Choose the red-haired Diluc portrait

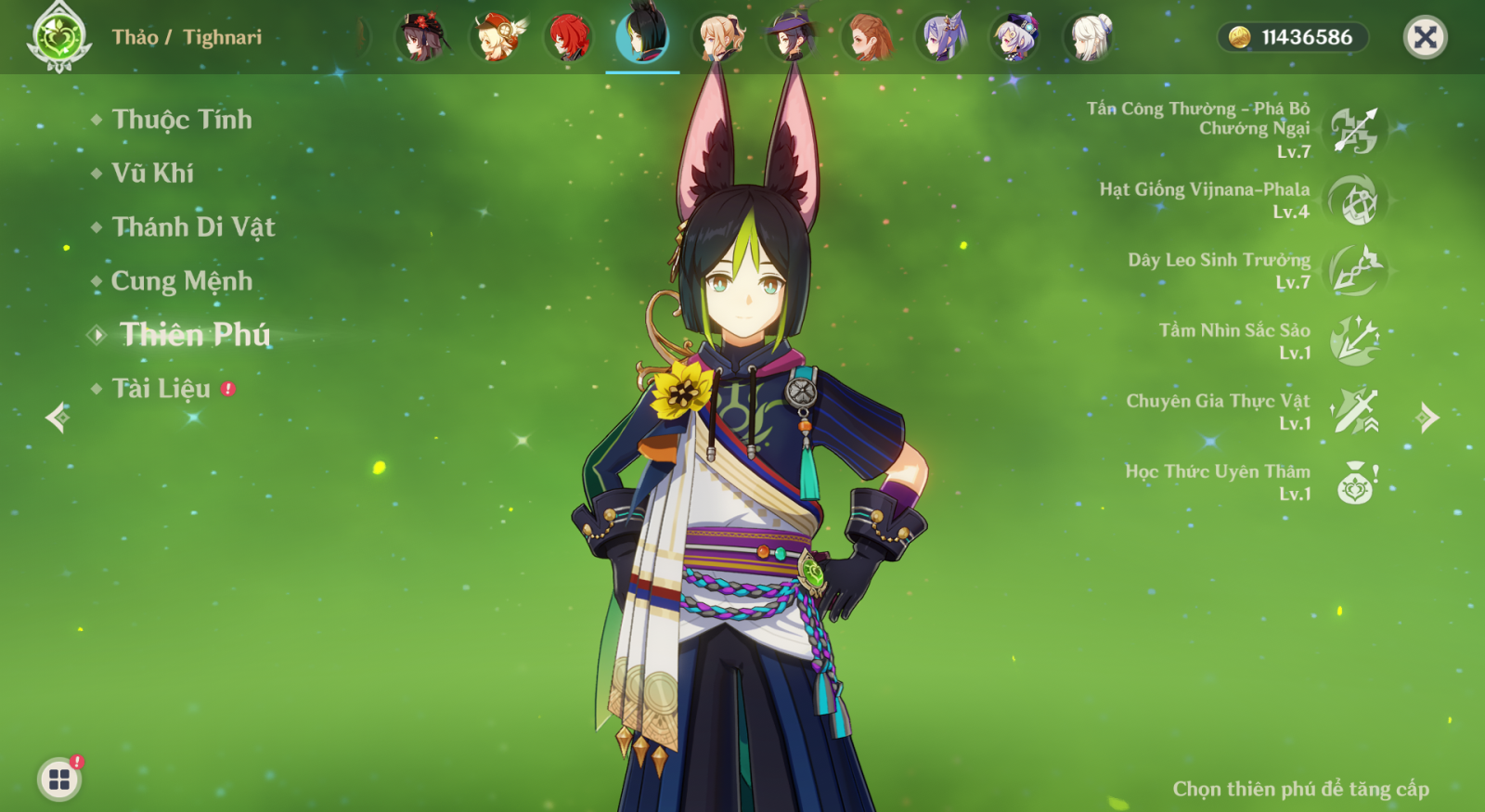click(569, 38)
